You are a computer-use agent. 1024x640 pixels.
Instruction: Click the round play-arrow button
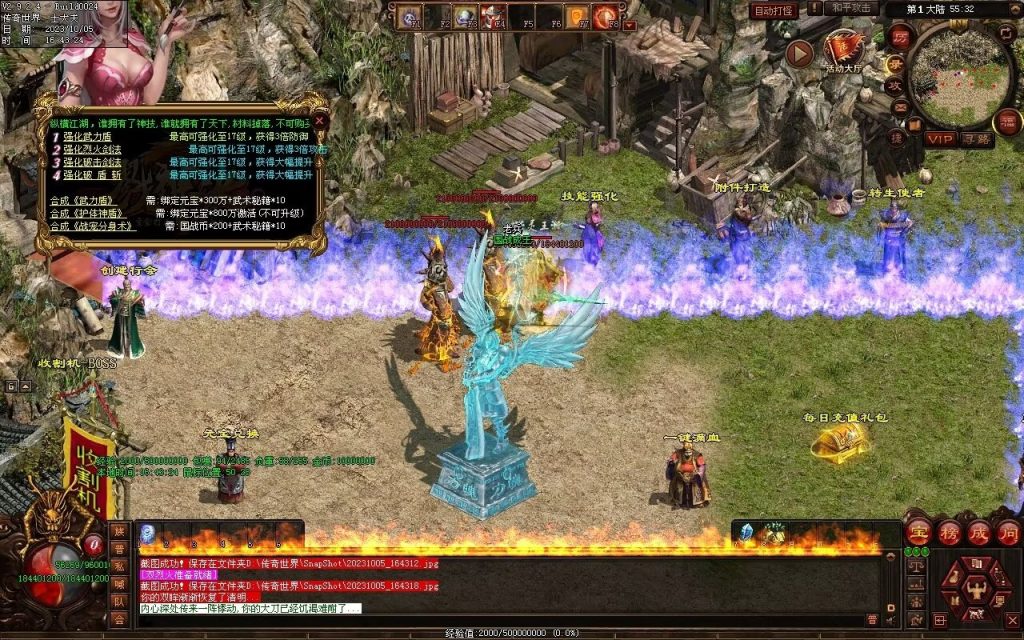(799, 53)
